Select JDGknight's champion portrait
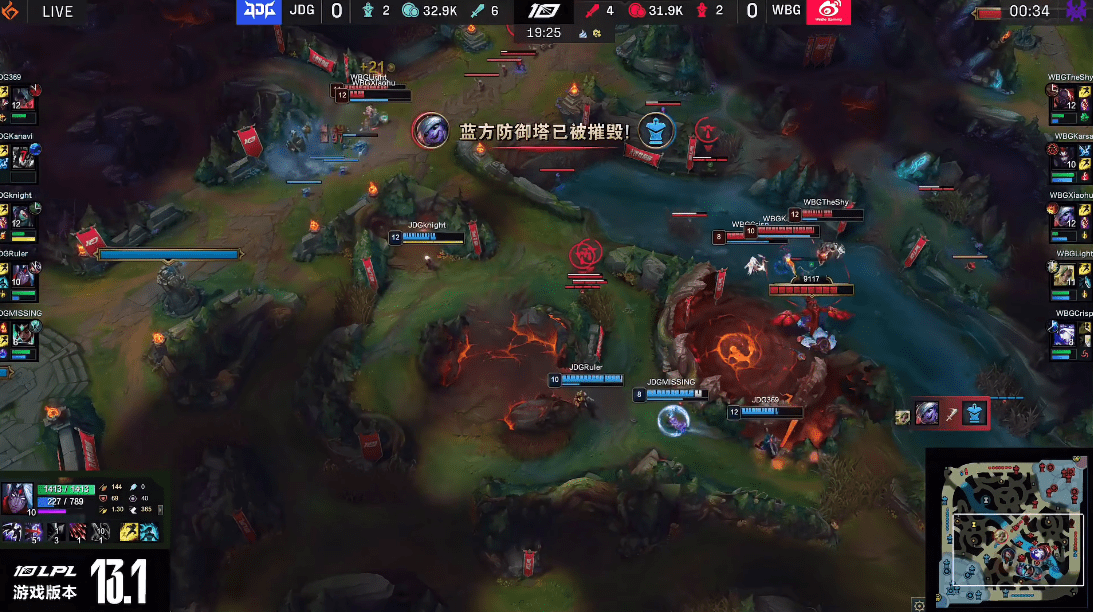1093x612 pixels. click(22, 216)
